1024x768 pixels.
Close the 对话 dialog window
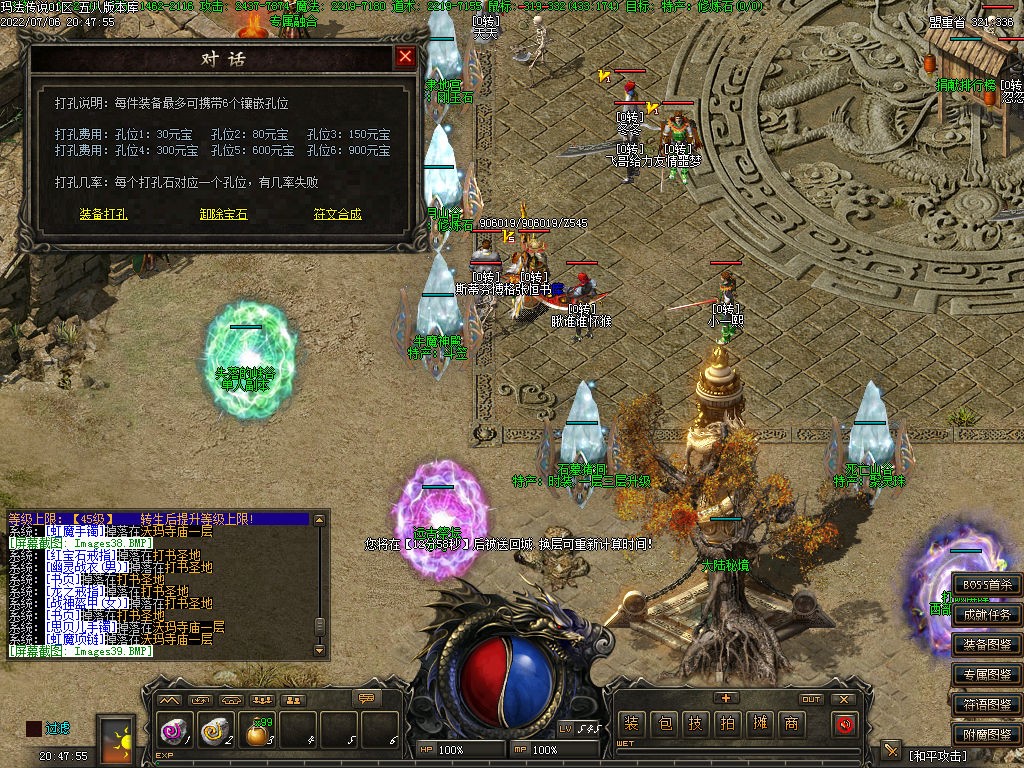[x=405, y=57]
